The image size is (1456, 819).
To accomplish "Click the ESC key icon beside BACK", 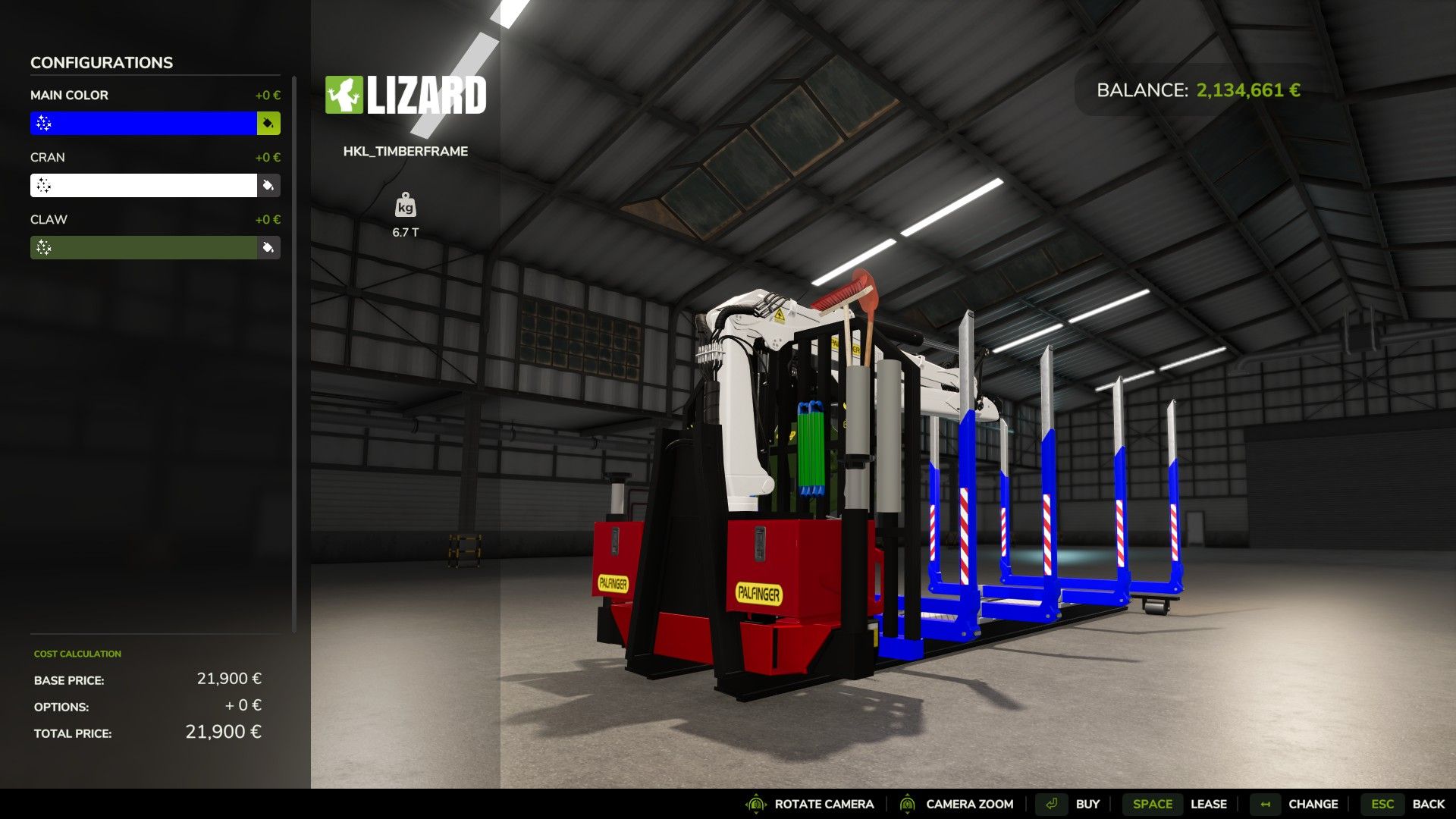I will click(1382, 804).
